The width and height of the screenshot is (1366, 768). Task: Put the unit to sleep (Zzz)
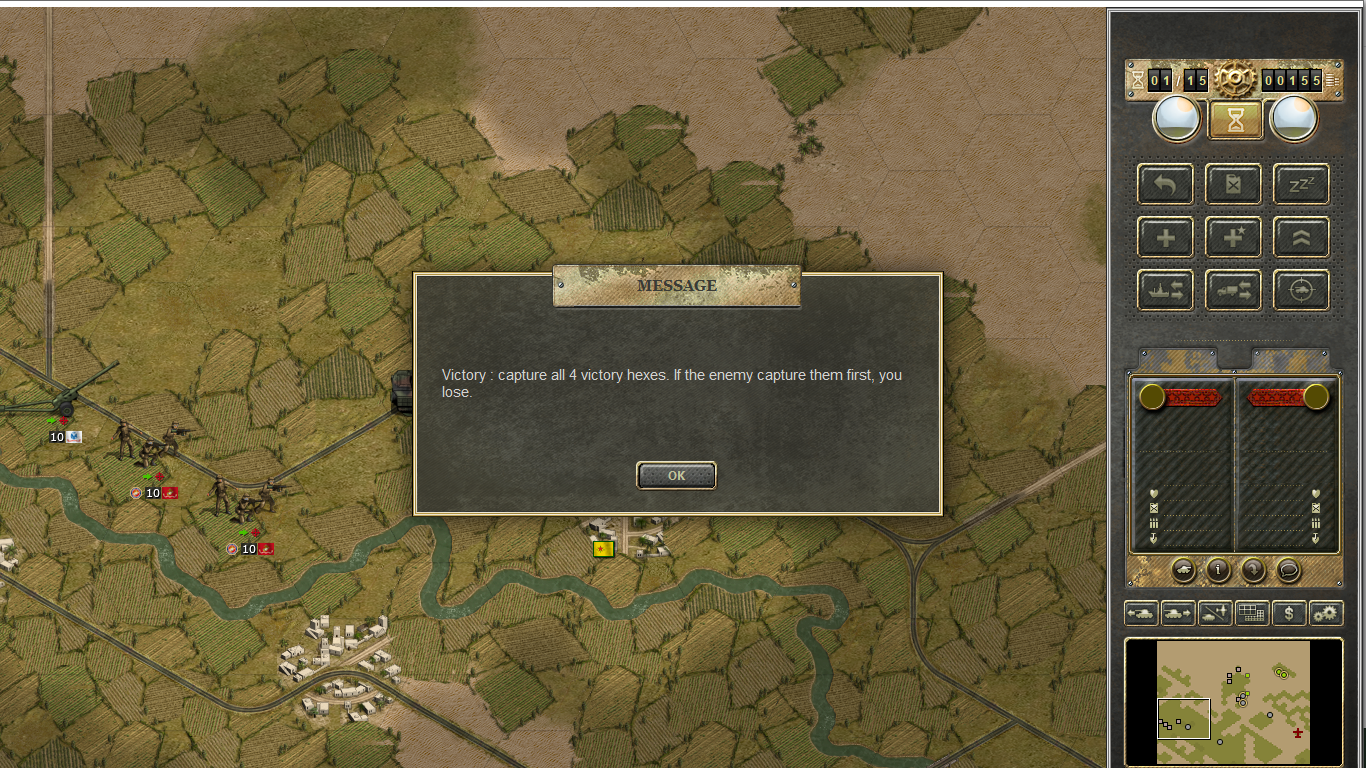coord(1301,184)
